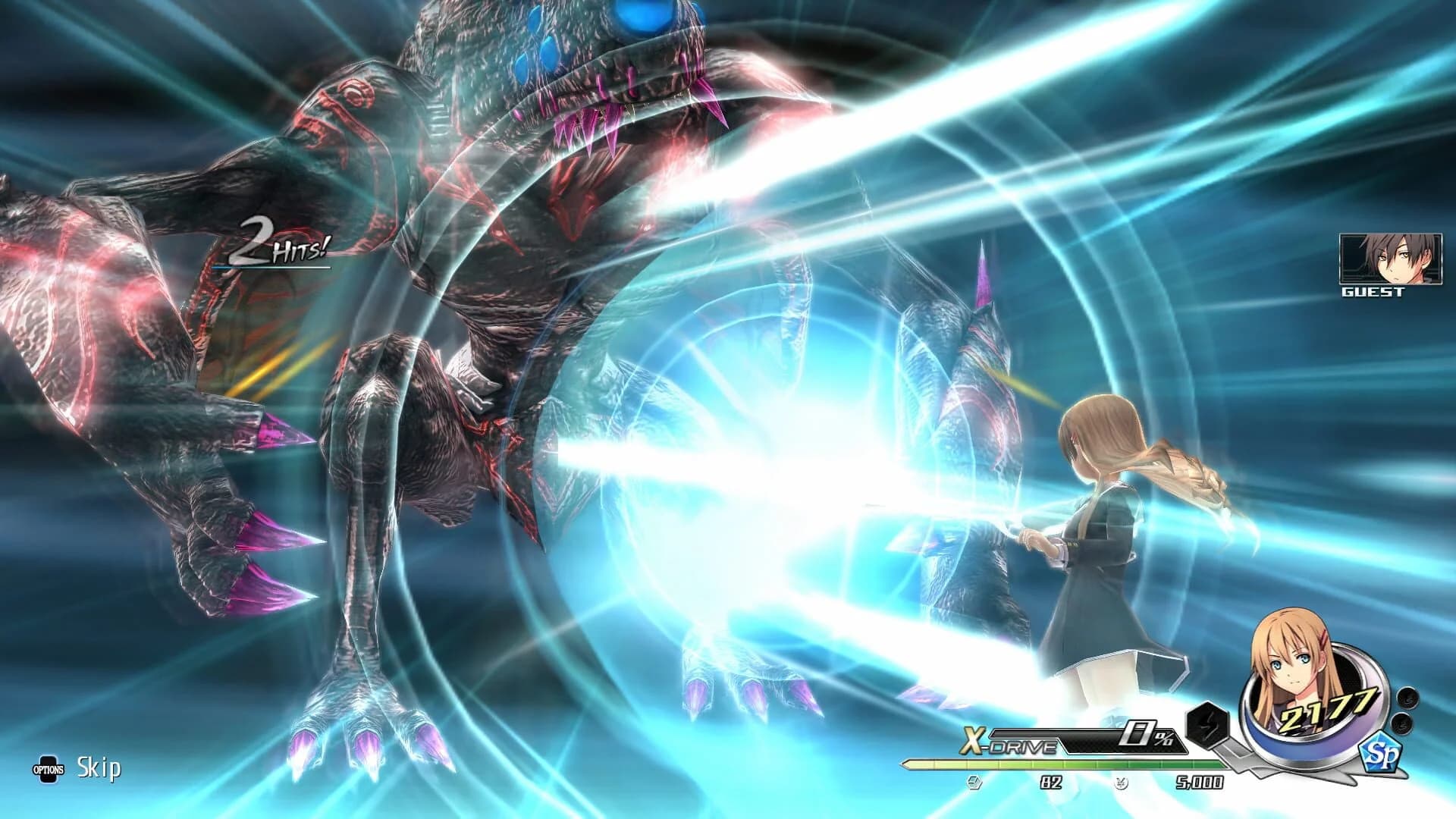Click the OPTIONS controller button icon
The height and width of the screenshot is (819, 1456).
point(47,768)
